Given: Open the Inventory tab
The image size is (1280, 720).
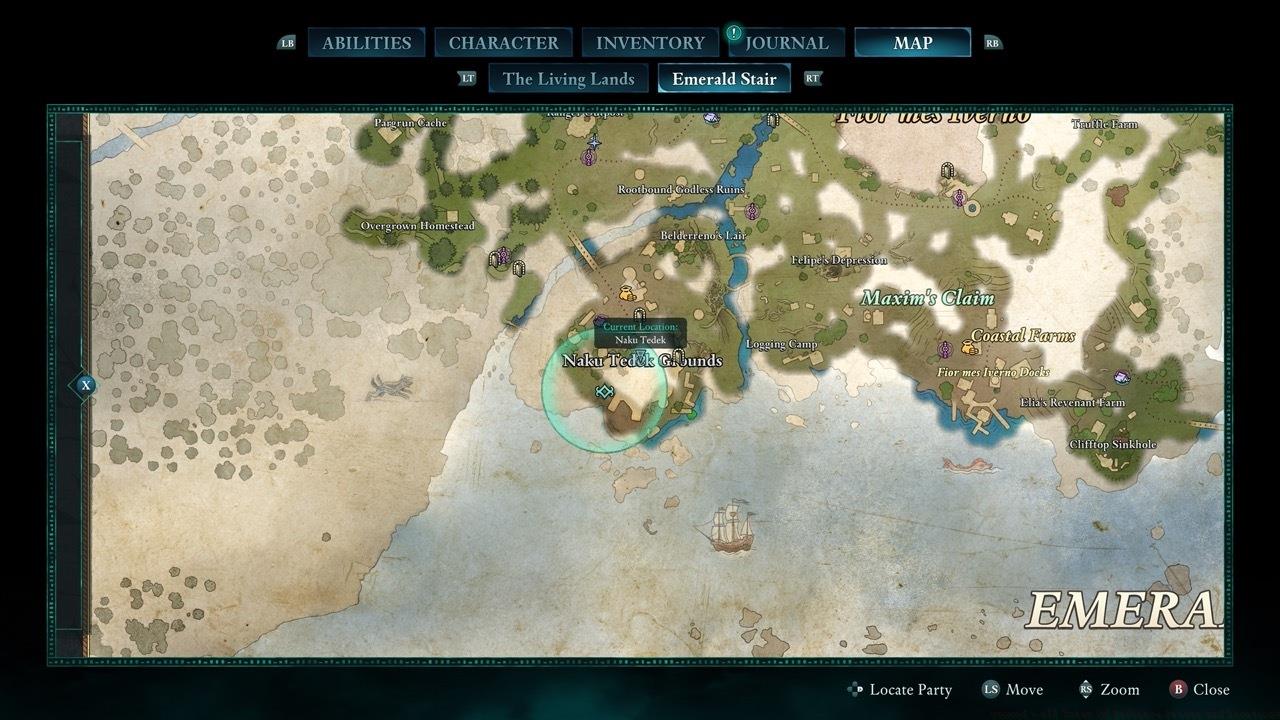Looking at the screenshot, I should click(x=650, y=43).
